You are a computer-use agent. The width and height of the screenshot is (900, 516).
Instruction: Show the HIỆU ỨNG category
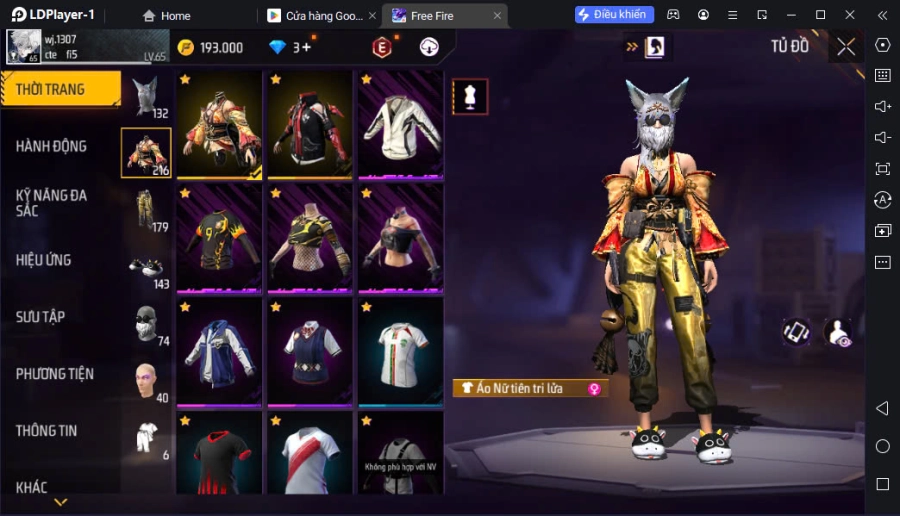pos(43,260)
